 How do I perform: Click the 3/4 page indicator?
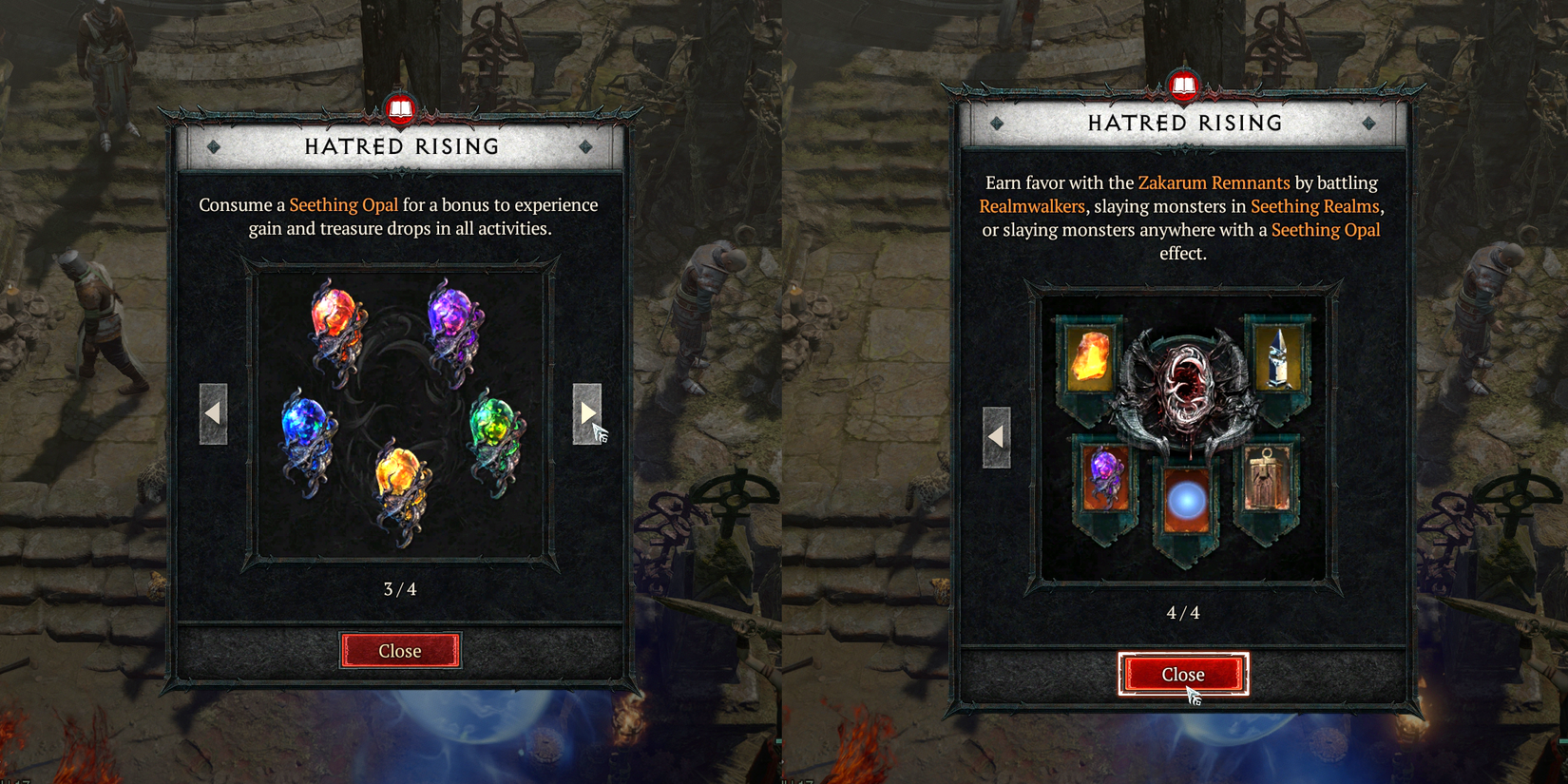pos(400,587)
